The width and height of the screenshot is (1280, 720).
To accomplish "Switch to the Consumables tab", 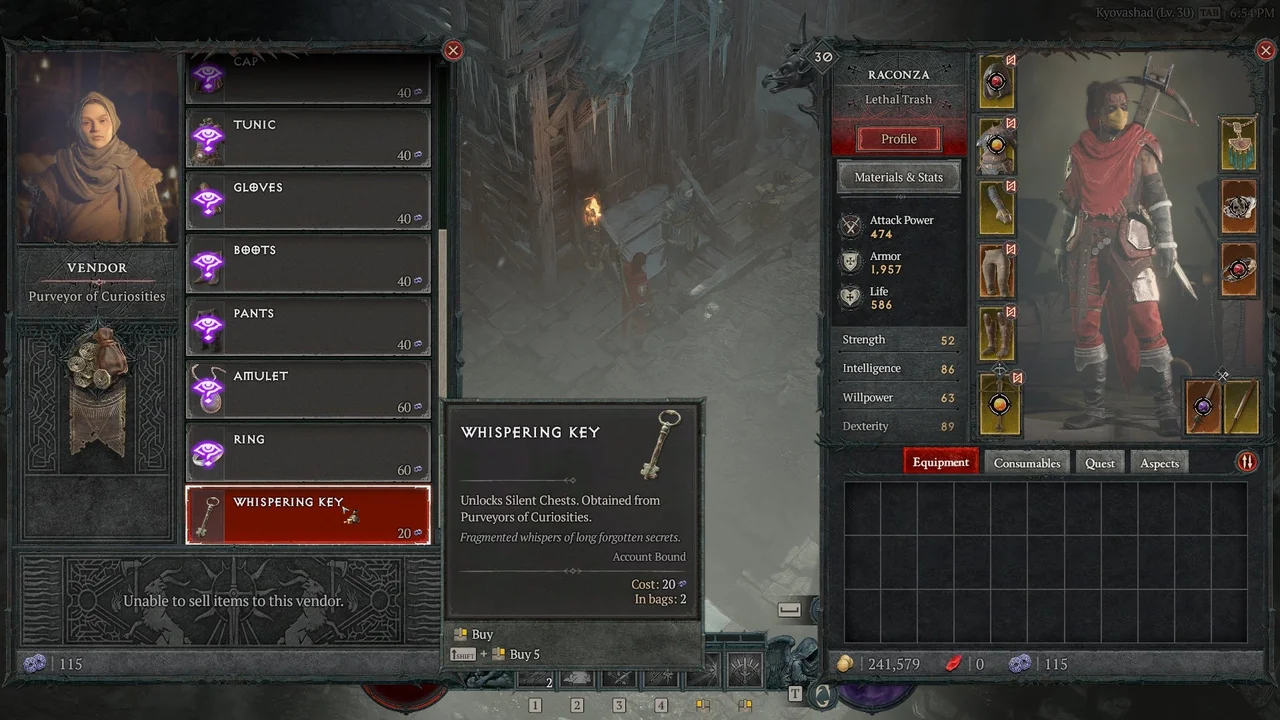I will click(1026, 462).
